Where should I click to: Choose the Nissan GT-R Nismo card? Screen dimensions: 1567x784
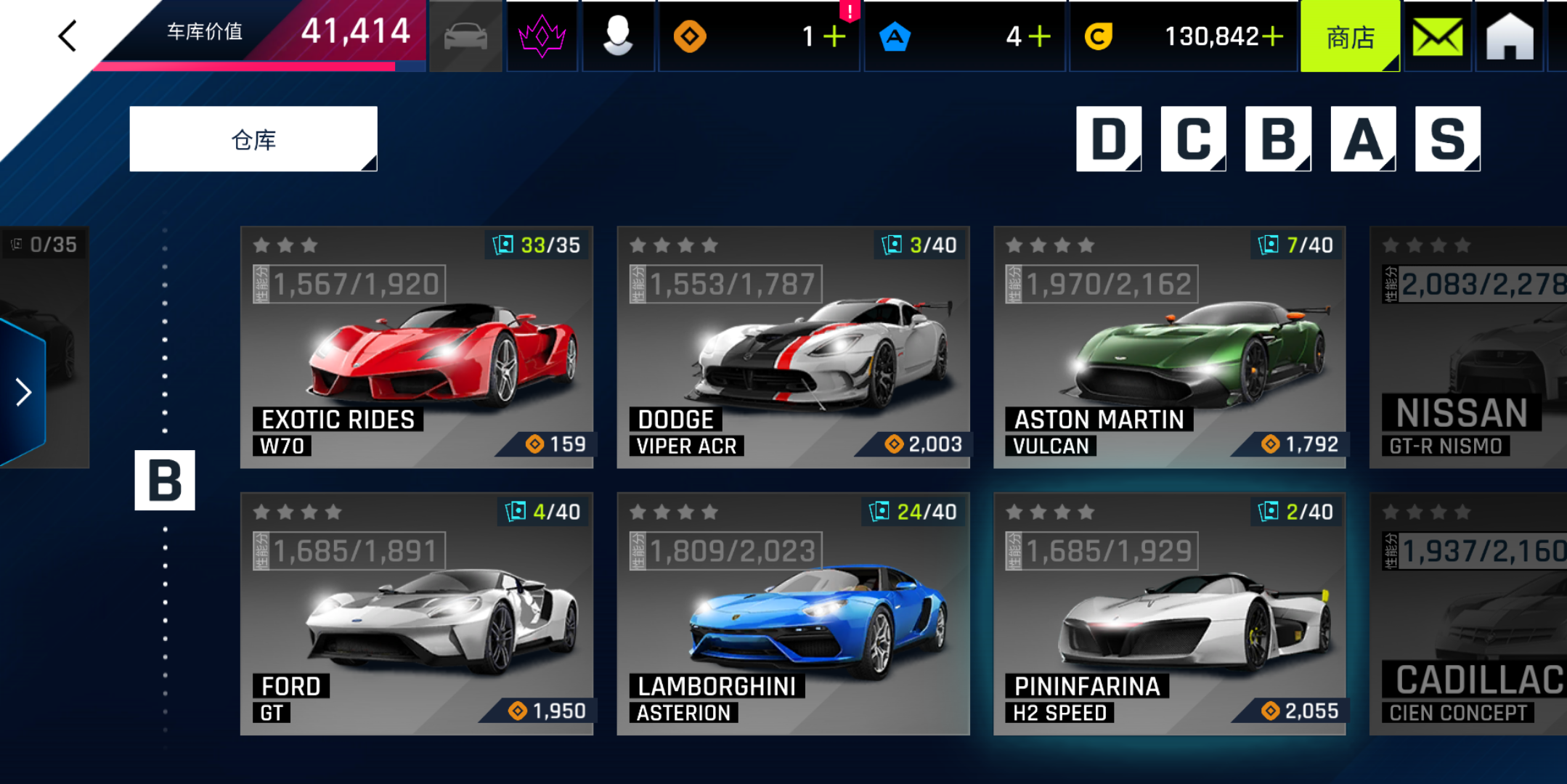click(x=1468, y=348)
